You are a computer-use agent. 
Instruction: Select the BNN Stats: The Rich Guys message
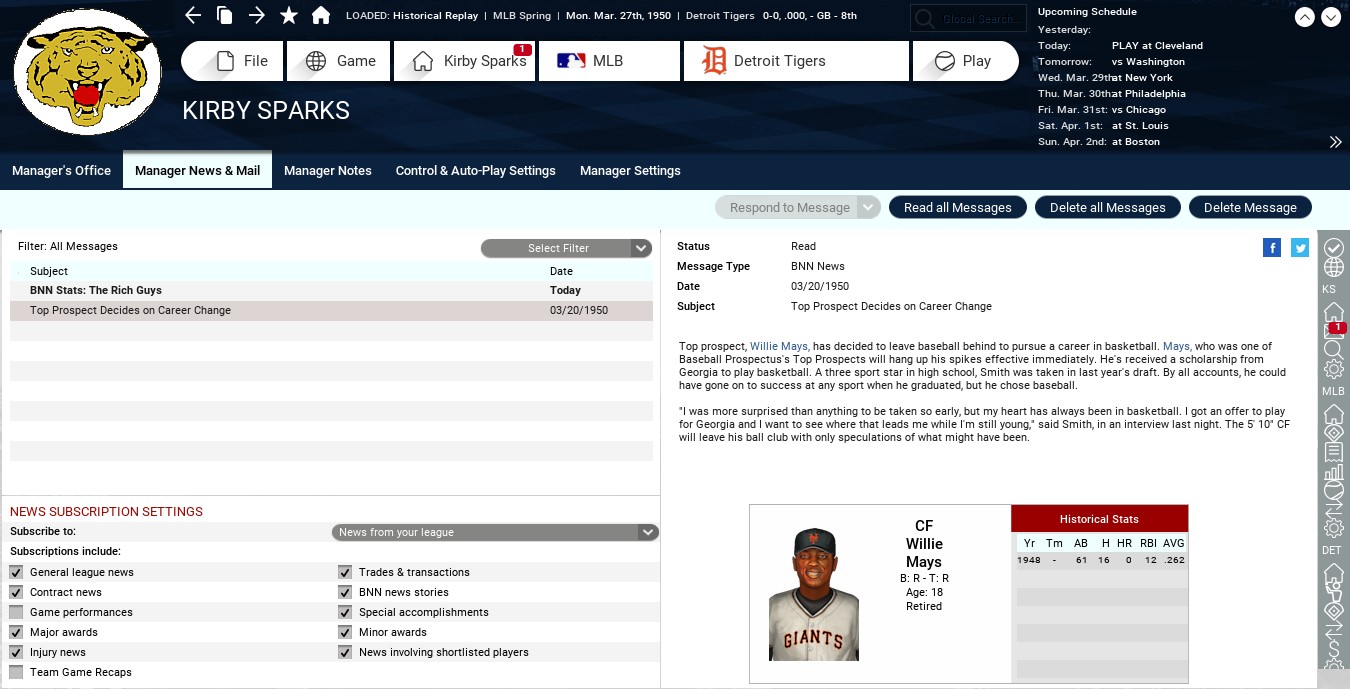pyautogui.click(x=96, y=290)
